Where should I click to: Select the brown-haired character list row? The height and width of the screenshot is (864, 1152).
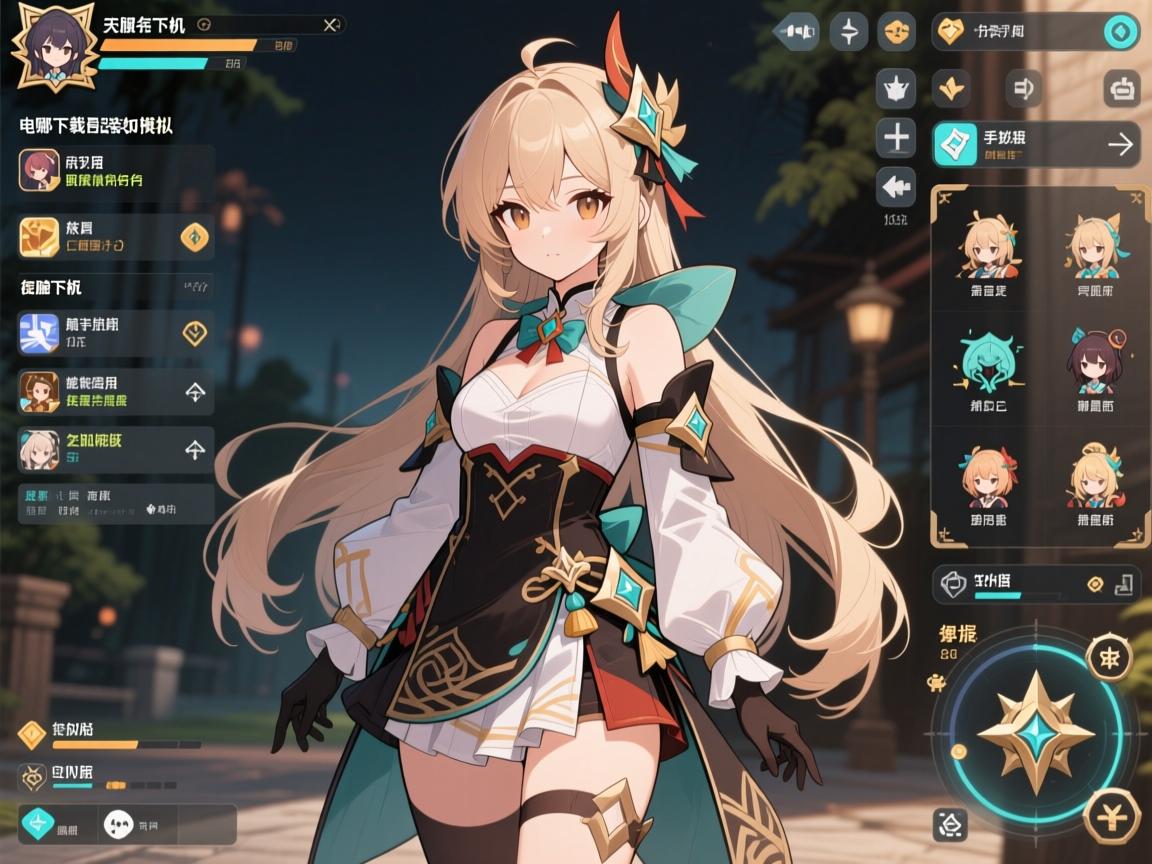[x=116, y=392]
